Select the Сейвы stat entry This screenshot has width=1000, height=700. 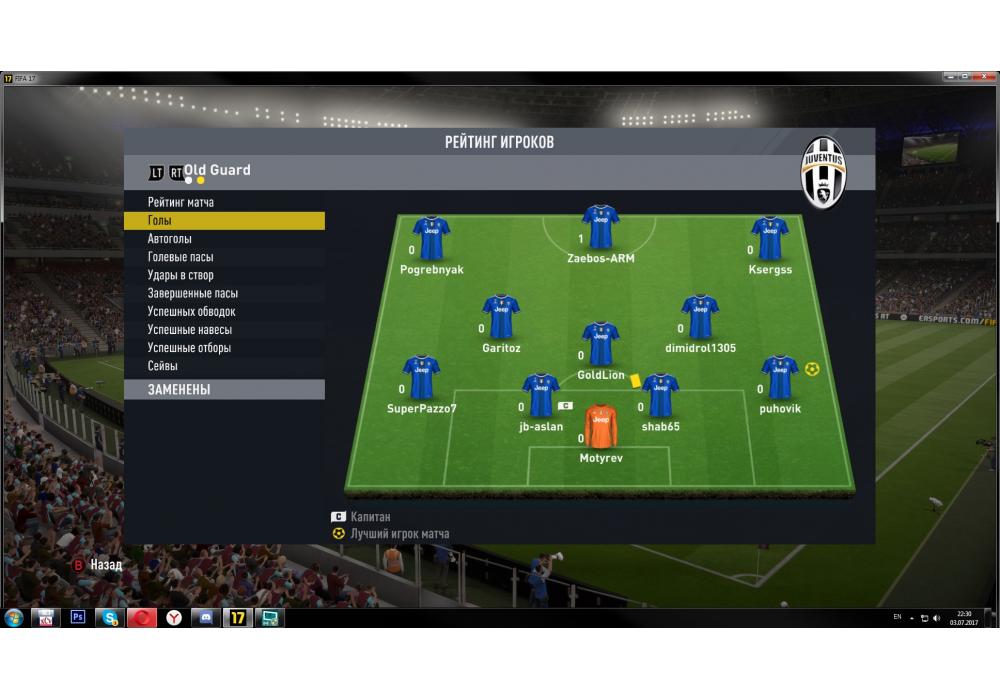[162, 366]
